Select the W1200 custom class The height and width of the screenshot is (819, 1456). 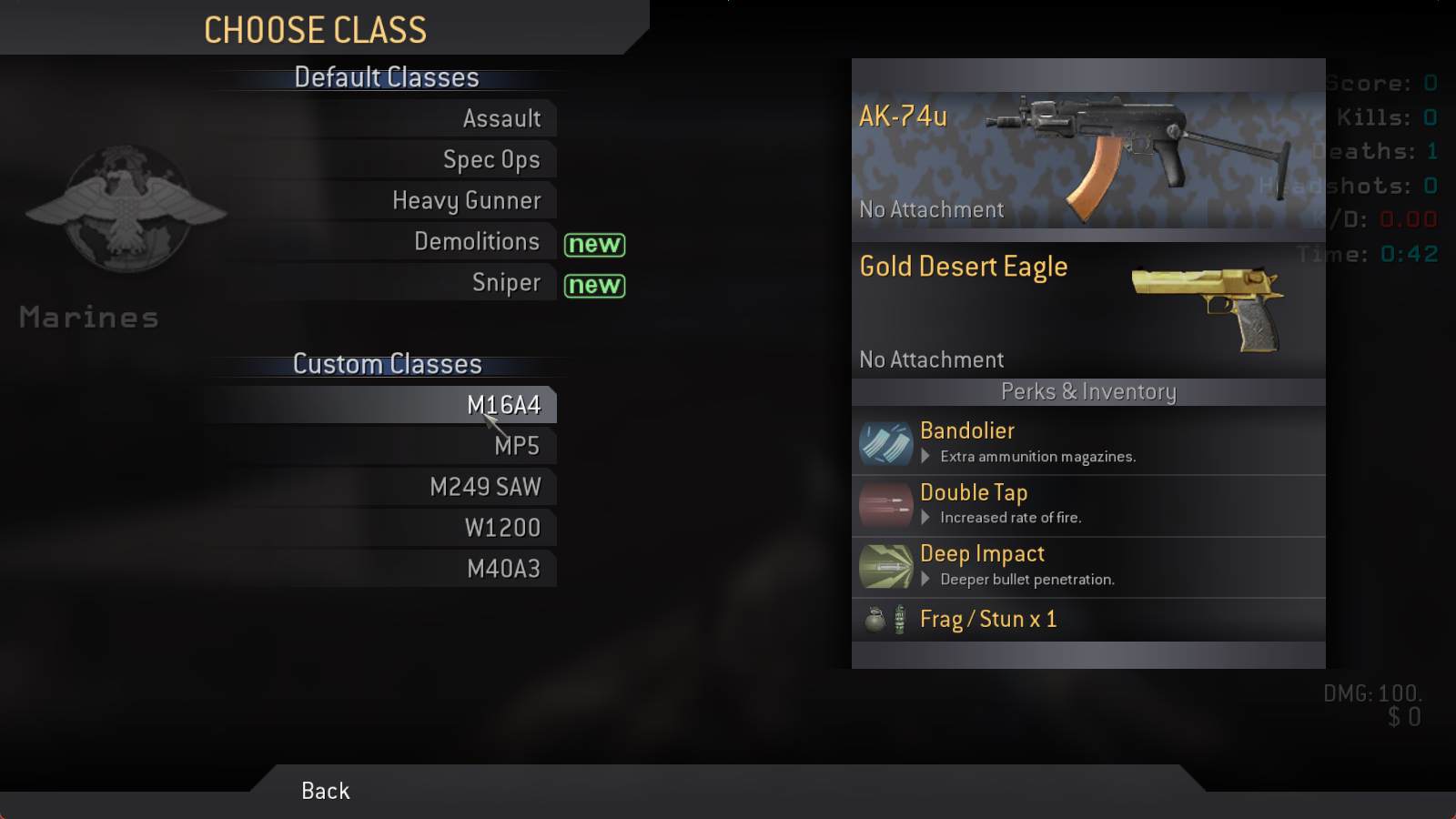point(502,528)
